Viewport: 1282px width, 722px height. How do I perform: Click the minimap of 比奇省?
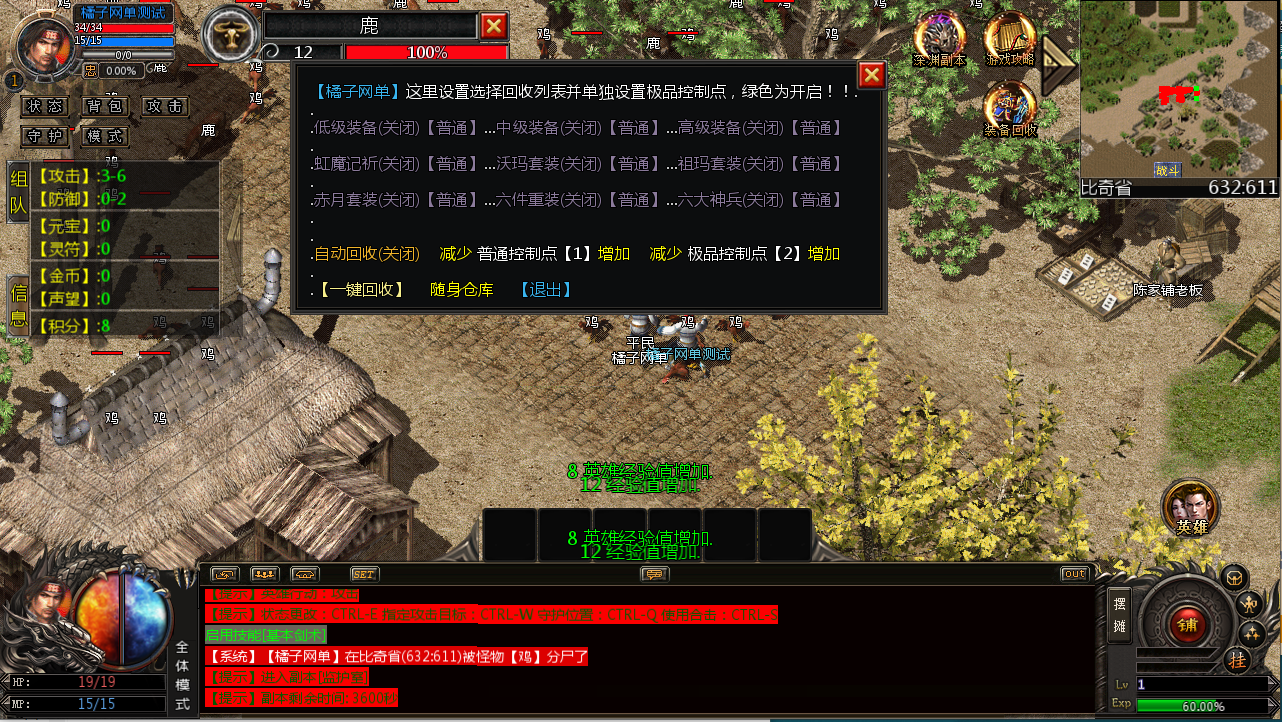click(1180, 88)
